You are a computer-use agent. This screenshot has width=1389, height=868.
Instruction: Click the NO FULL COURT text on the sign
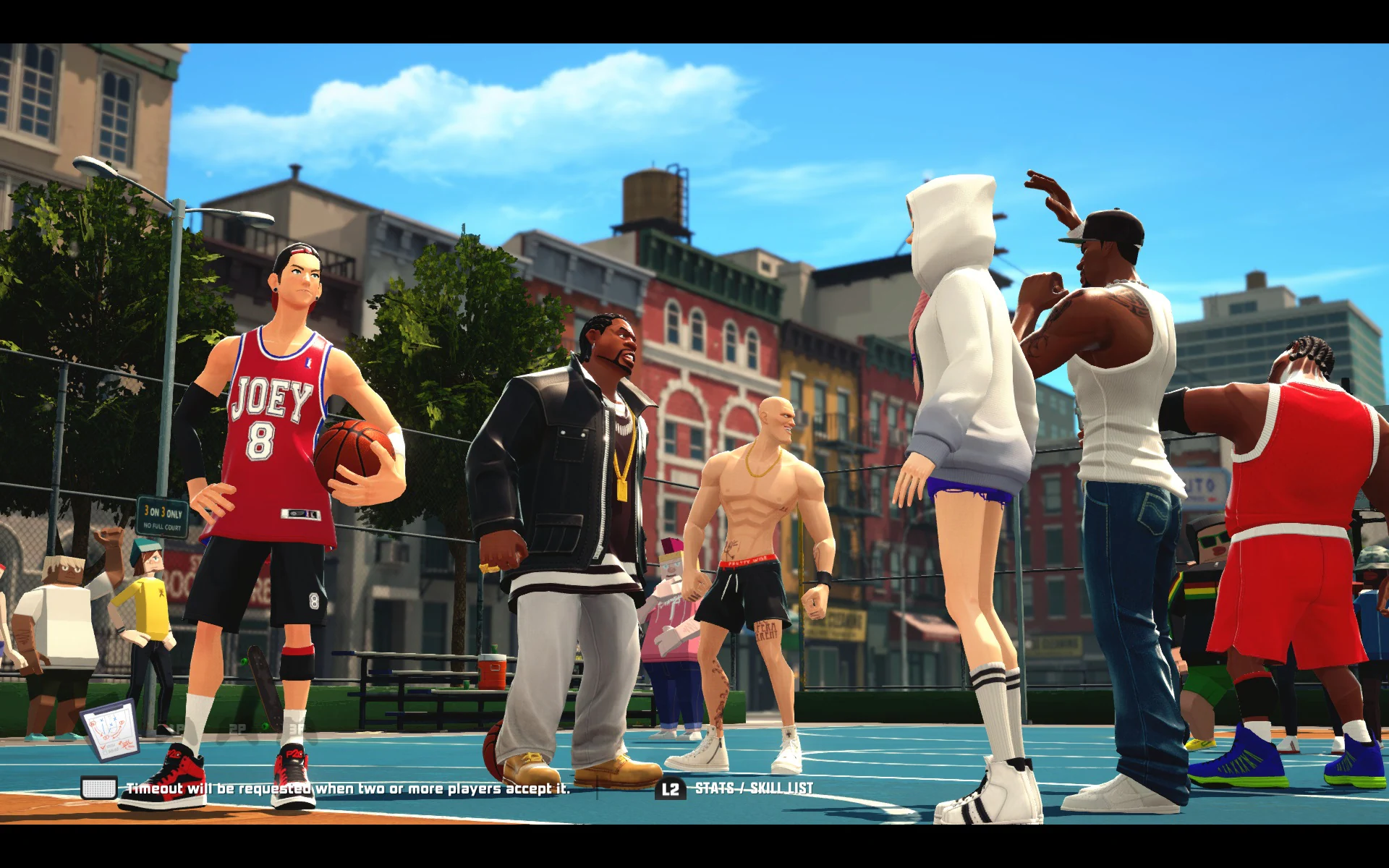(162, 527)
